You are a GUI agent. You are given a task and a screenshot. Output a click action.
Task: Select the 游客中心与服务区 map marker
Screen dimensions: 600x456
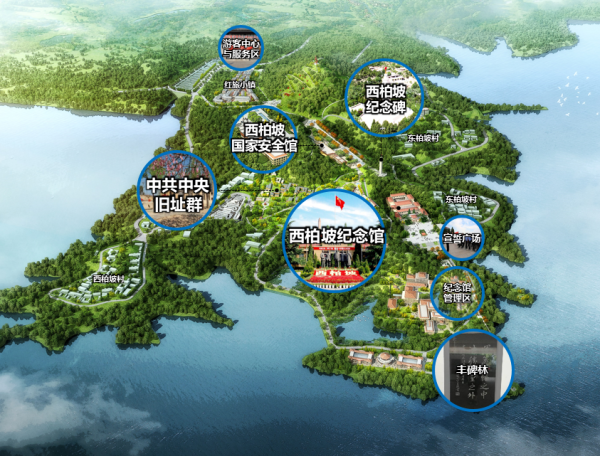coord(241,48)
